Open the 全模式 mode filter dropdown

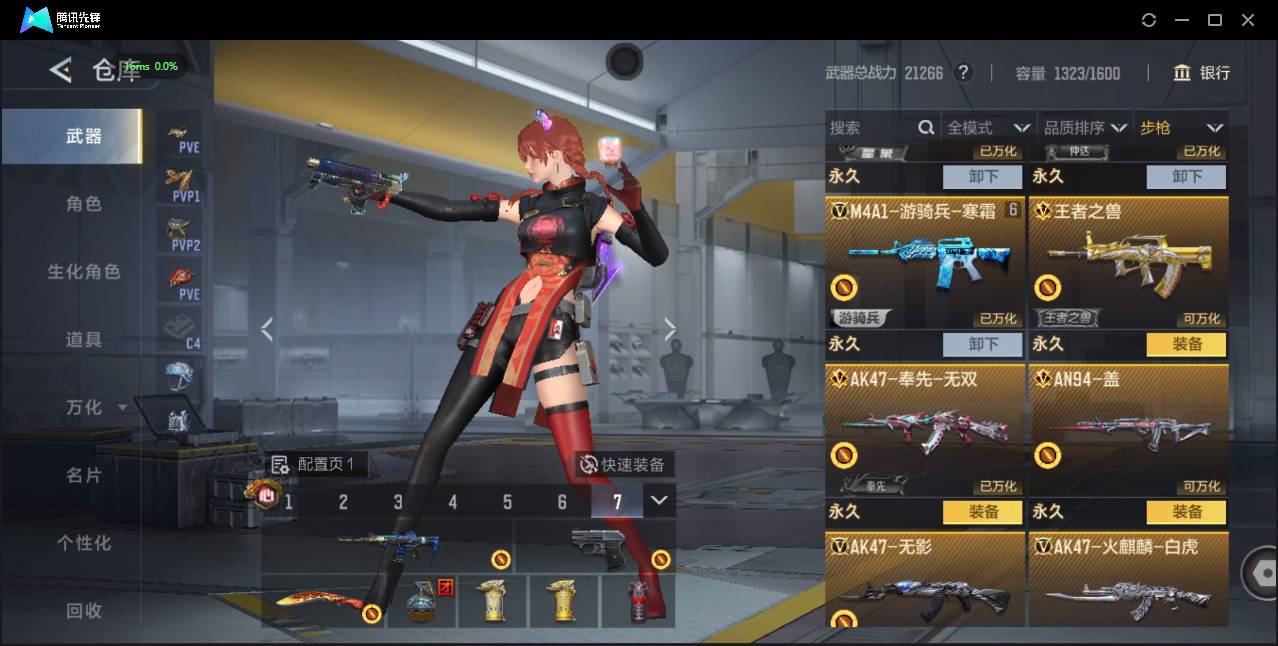988,128
